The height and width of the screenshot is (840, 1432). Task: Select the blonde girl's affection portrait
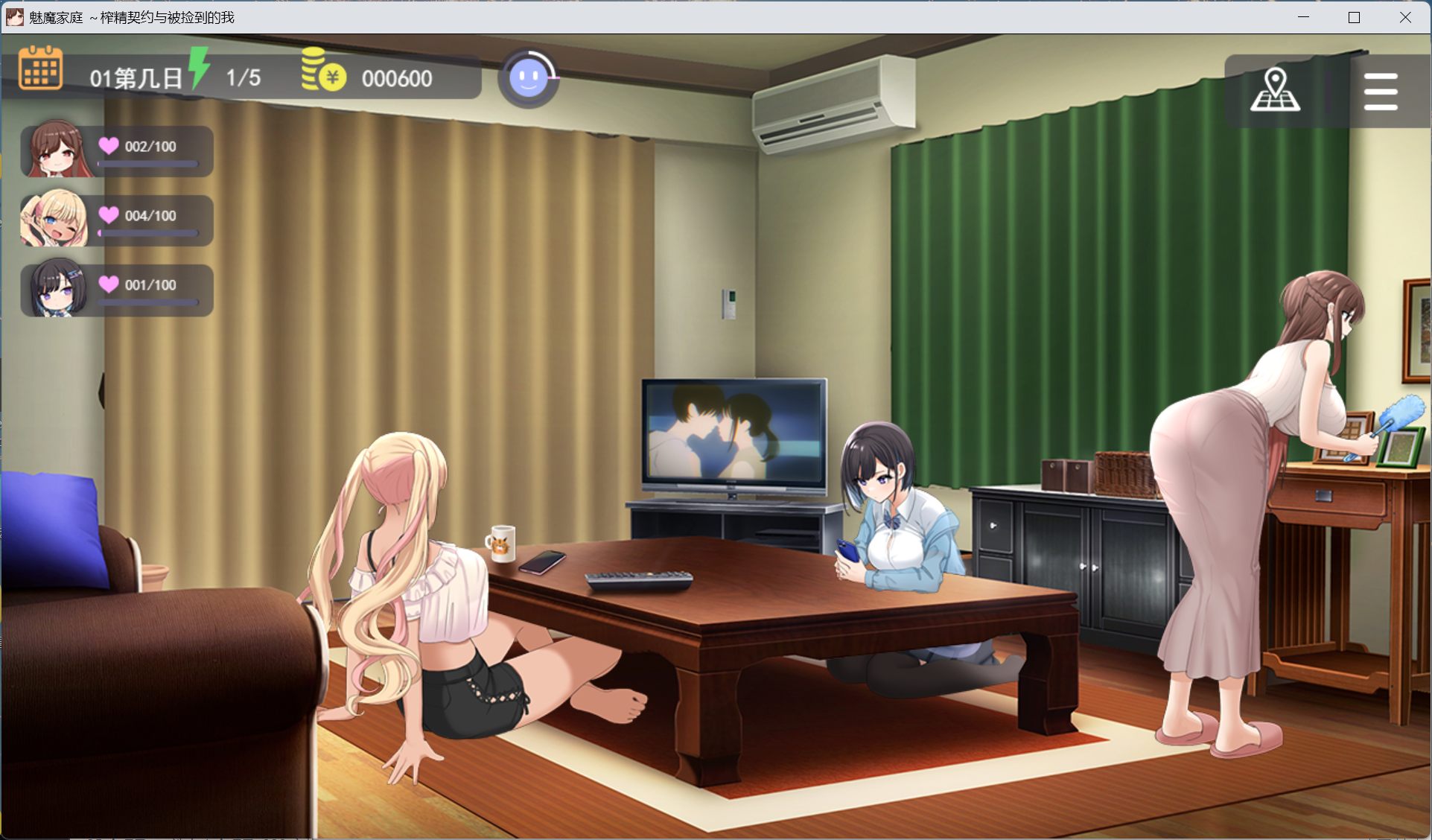pyautogui.click(x=55, y=219)
